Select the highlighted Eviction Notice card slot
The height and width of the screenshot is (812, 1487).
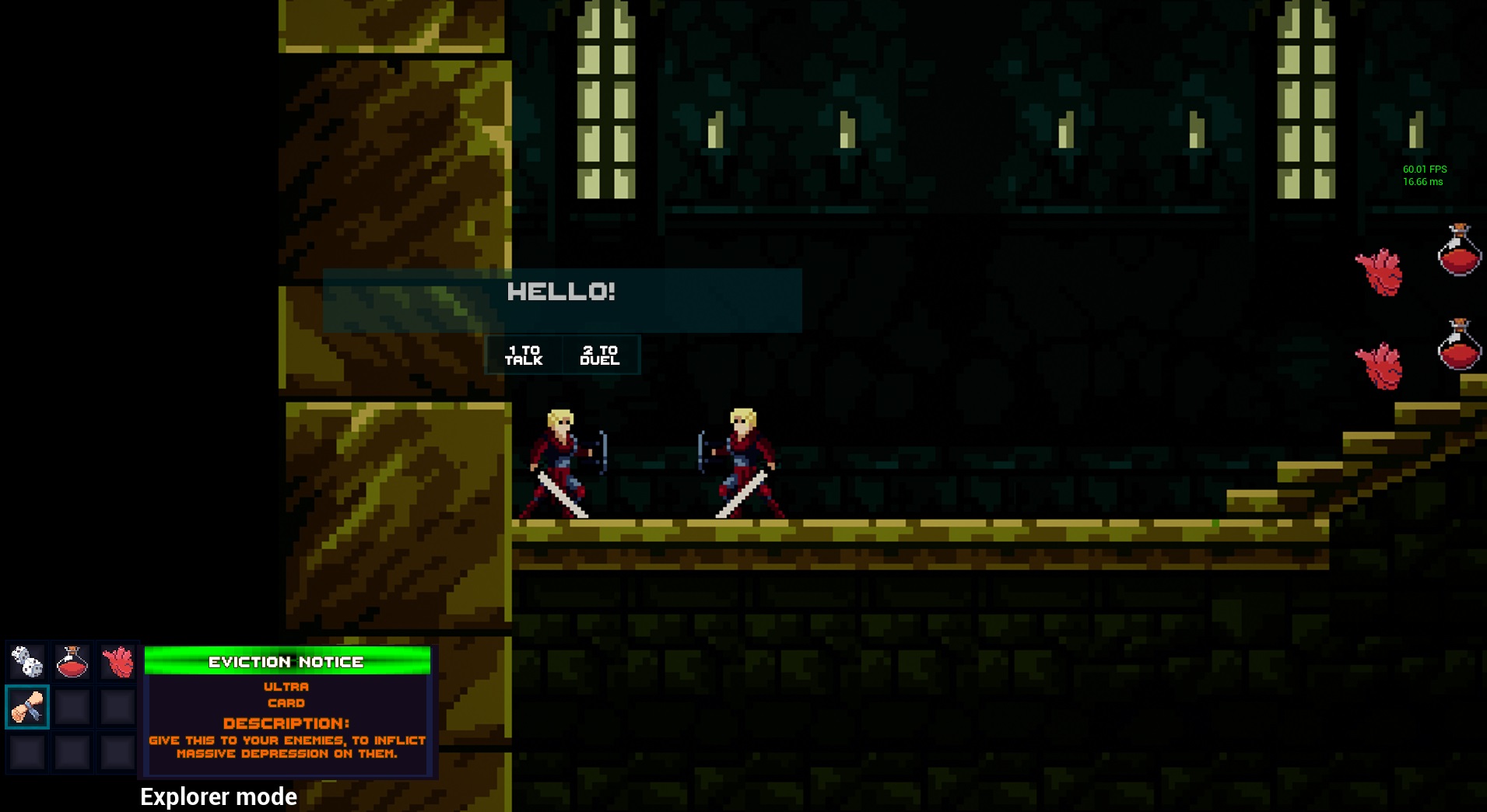click(27, 706)
